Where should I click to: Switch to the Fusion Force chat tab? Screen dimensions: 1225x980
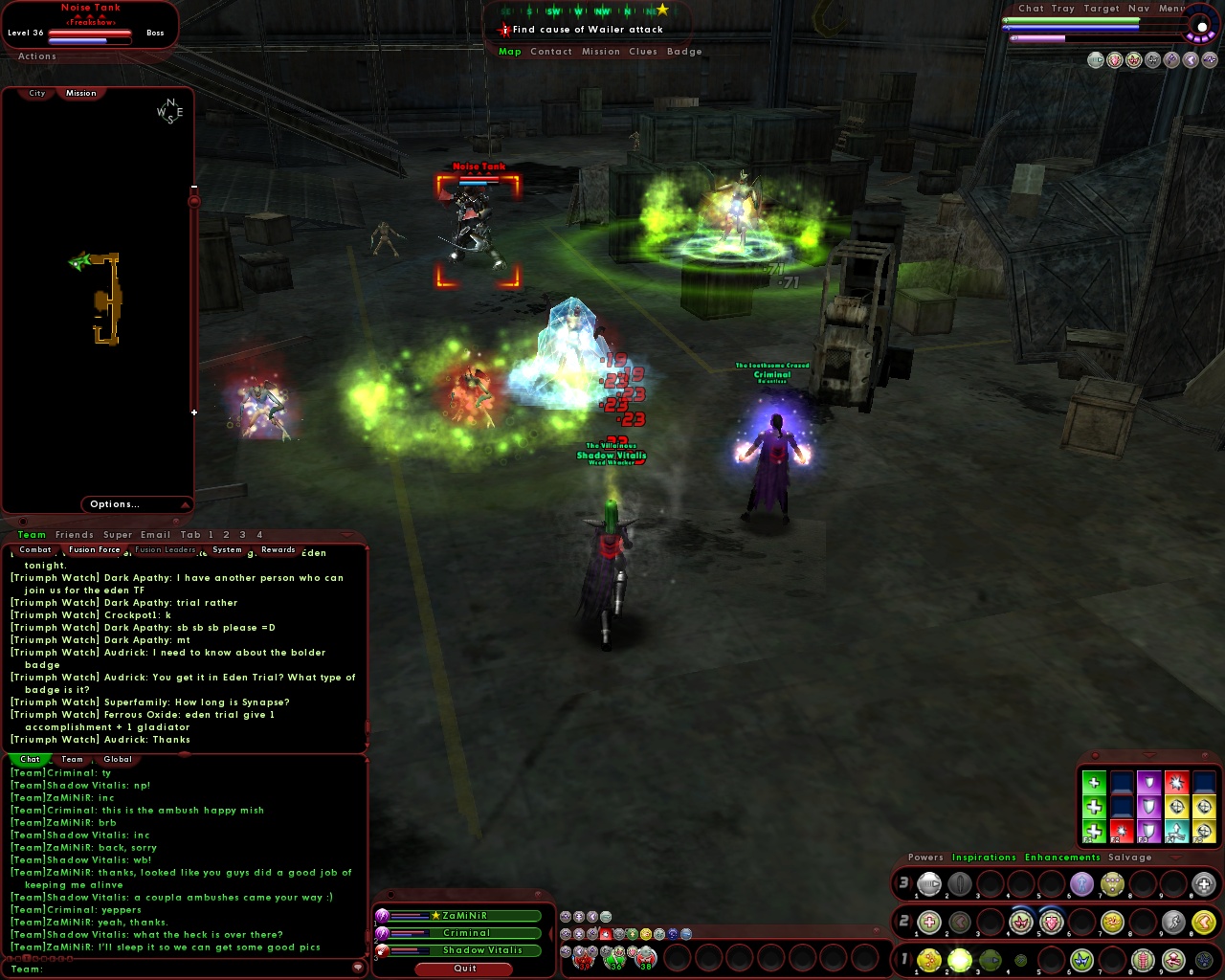click(x=93, y=548)
